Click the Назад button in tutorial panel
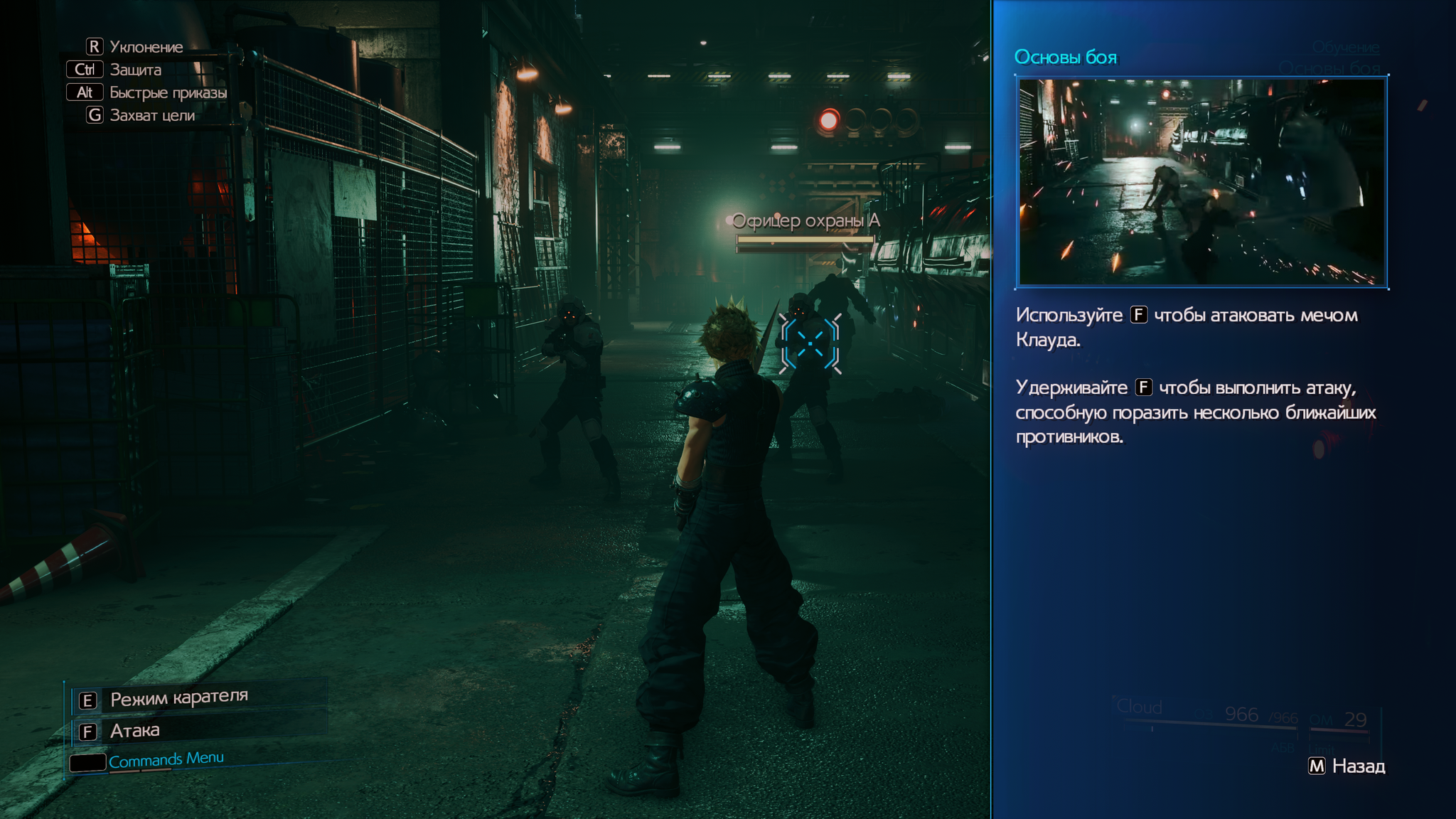This screenshot has height=819, width=1456. pyautogui.click(x=1347, y=766)
